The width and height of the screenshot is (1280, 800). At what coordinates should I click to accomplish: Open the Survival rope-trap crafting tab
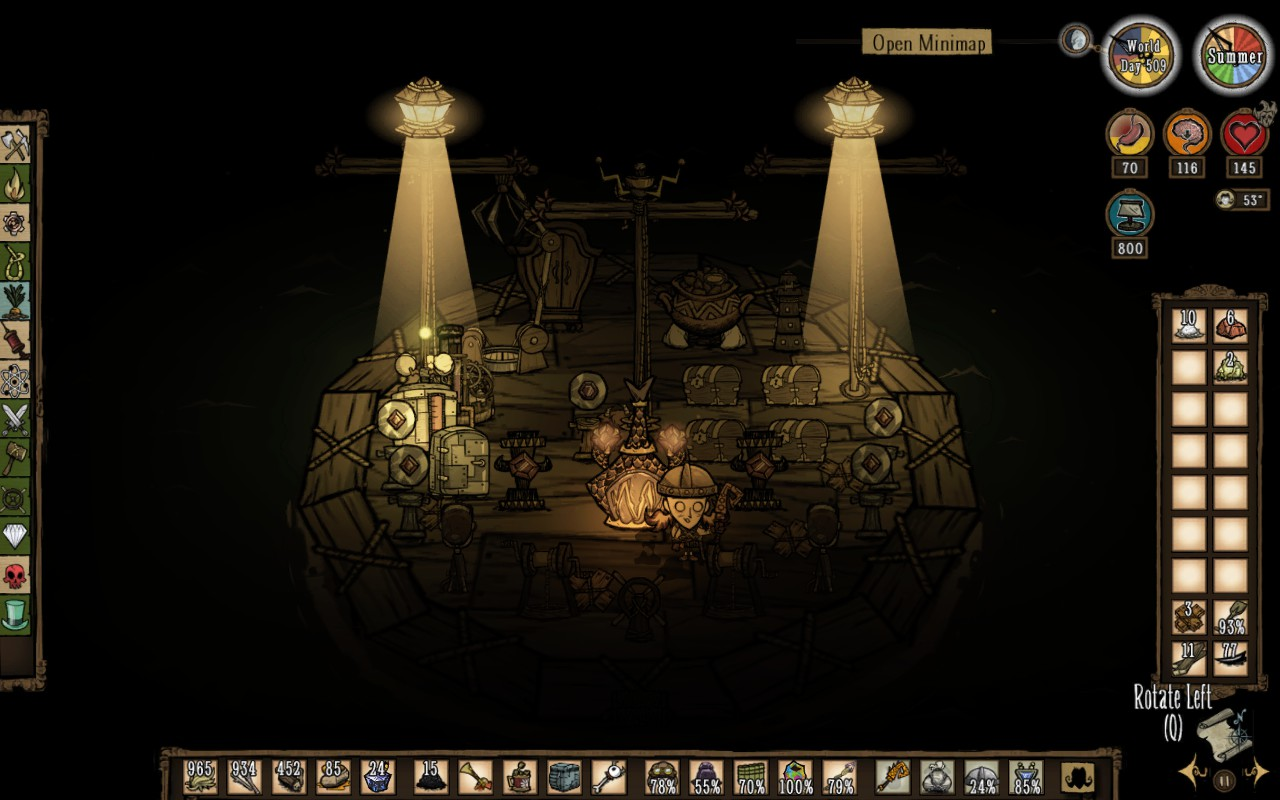(15, 262)
